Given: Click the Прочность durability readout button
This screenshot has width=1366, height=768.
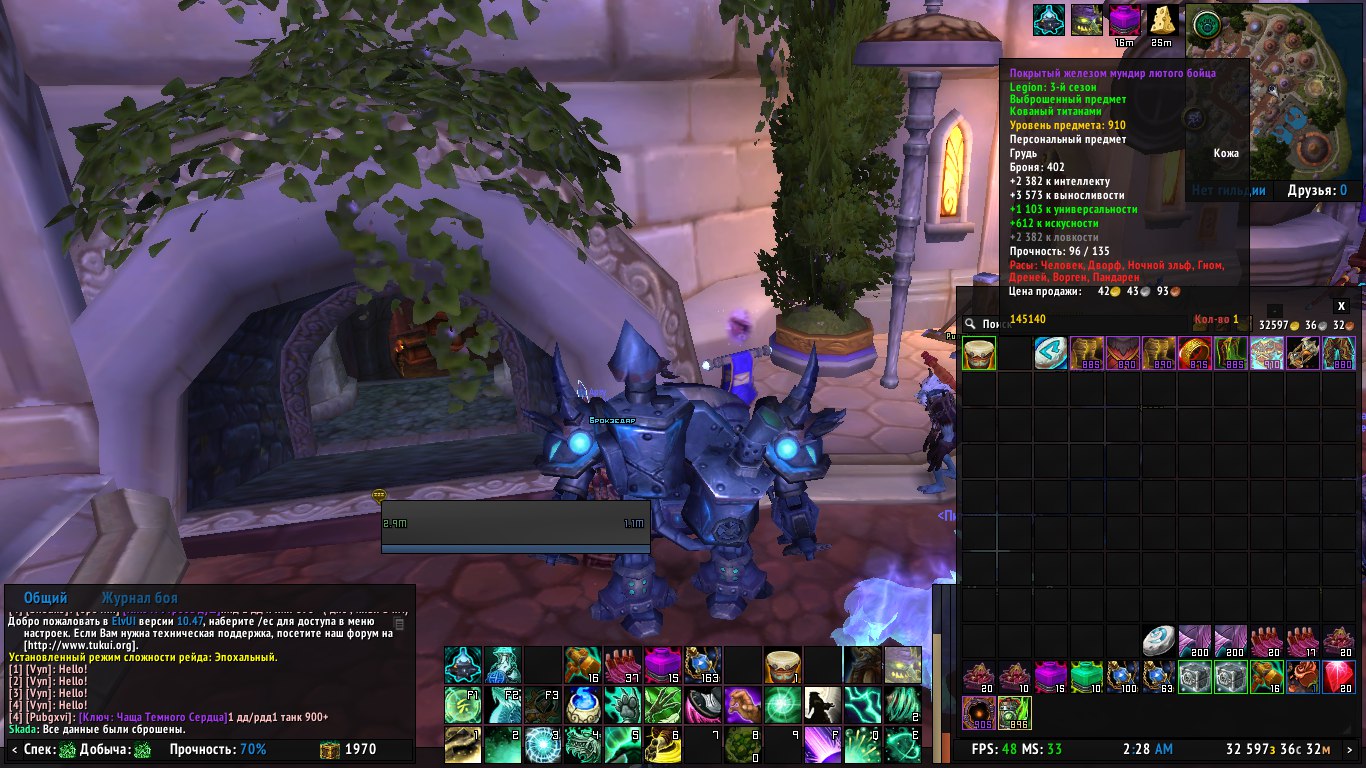Looking at the screenshot, I should click(x=218, y=749).
